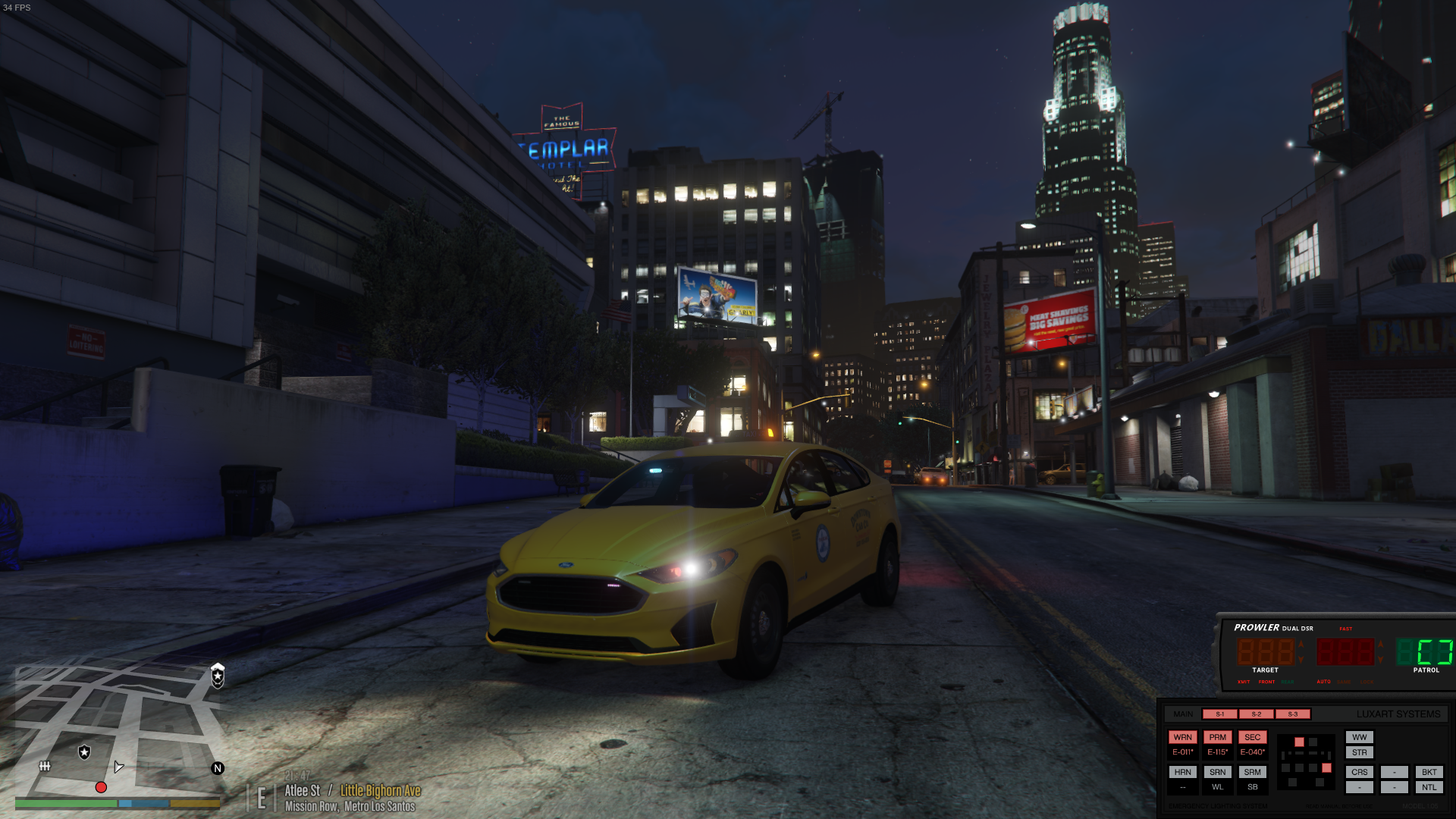This screenshot has height=819, width=1456.
Task: Toggle the BKT button
Action: [x=1429, y=772]
